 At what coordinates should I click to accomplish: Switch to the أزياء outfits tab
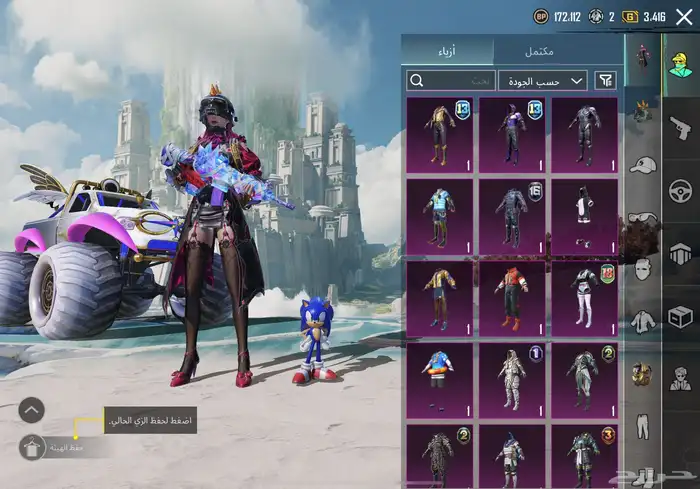point(448,51)
